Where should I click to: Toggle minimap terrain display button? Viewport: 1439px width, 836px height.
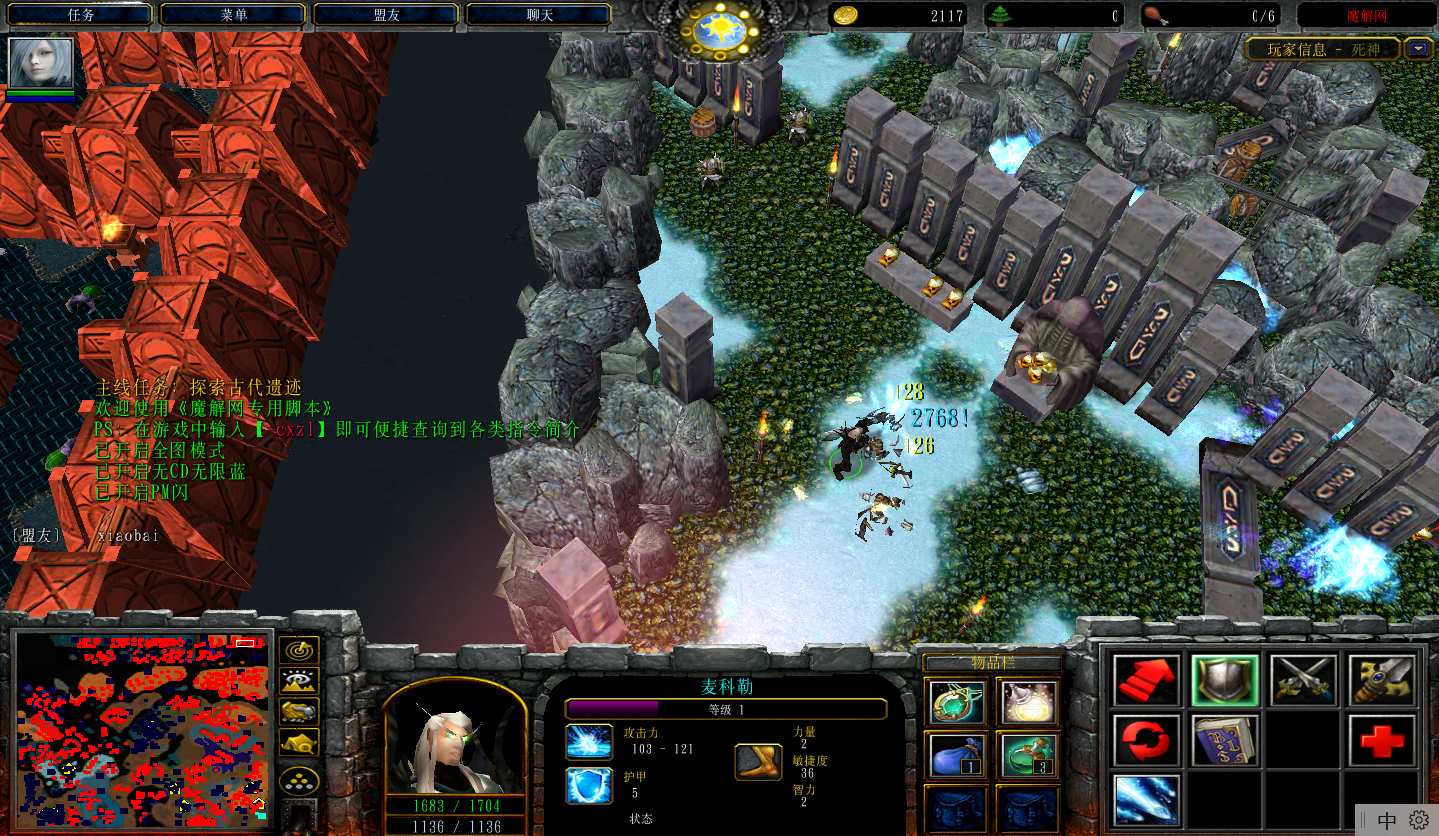point(299,681)
